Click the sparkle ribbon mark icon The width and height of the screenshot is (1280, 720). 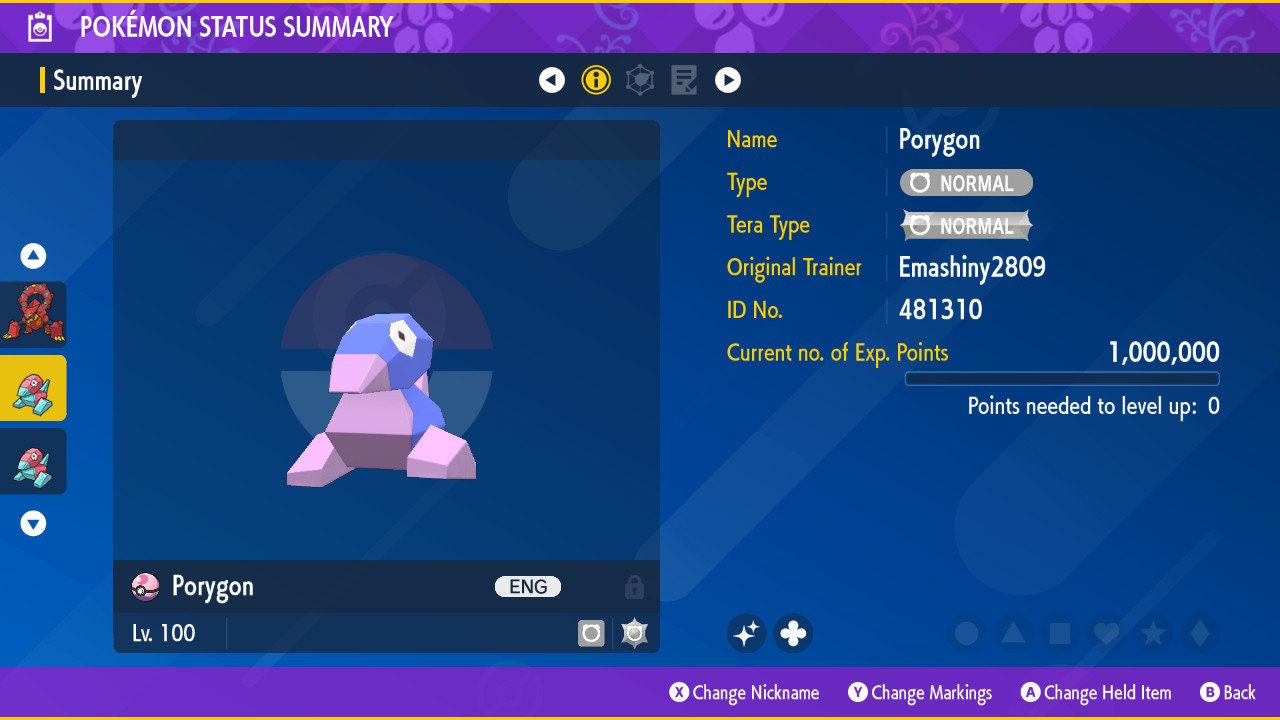coord(746,633)
